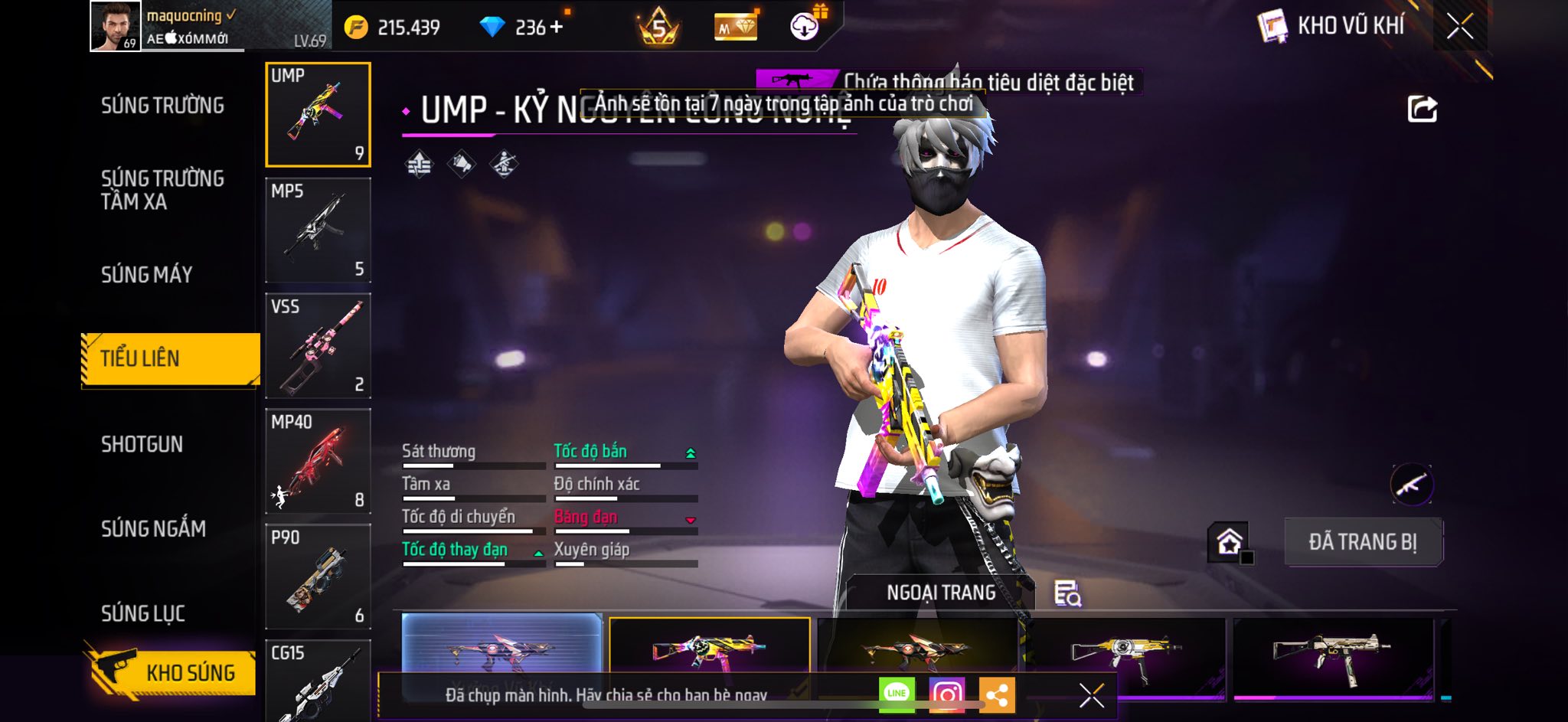Share screenshot via LINE
The width and height of the screenshot is (1568, 722).
pyautogui.click(x=897, y=694)
